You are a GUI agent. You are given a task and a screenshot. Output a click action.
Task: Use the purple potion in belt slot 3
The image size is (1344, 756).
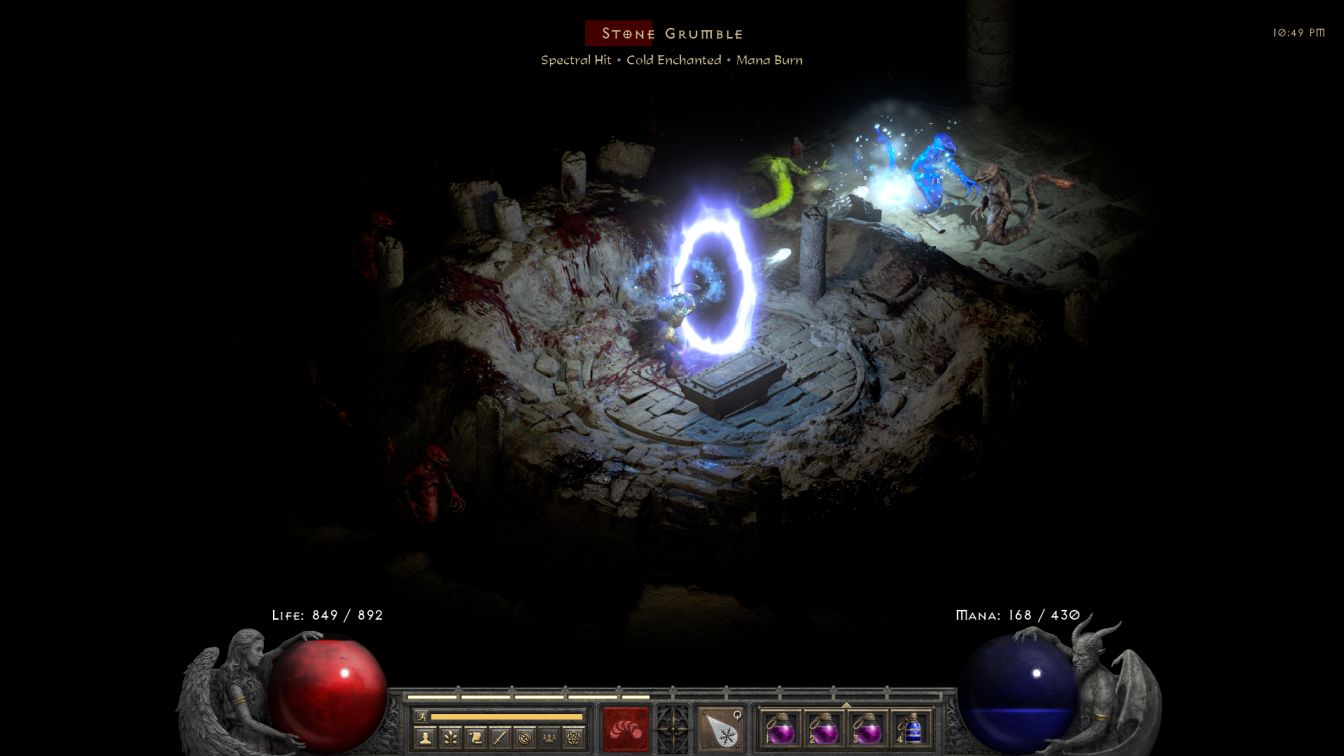pyautogui.click(x=867, y=728)
